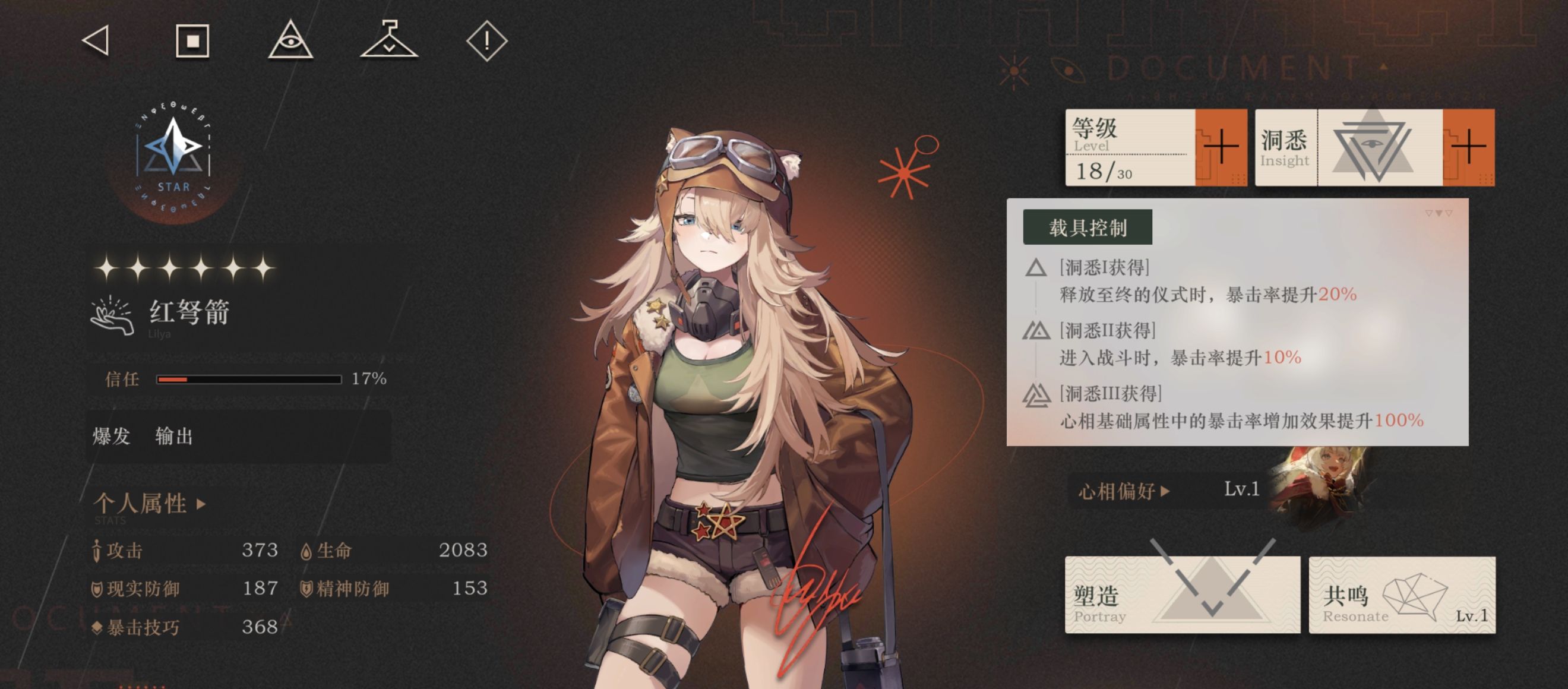The image size is (1568, 689).
Task: Tap the eye-in-triangle icon
Action: [290, 42]
